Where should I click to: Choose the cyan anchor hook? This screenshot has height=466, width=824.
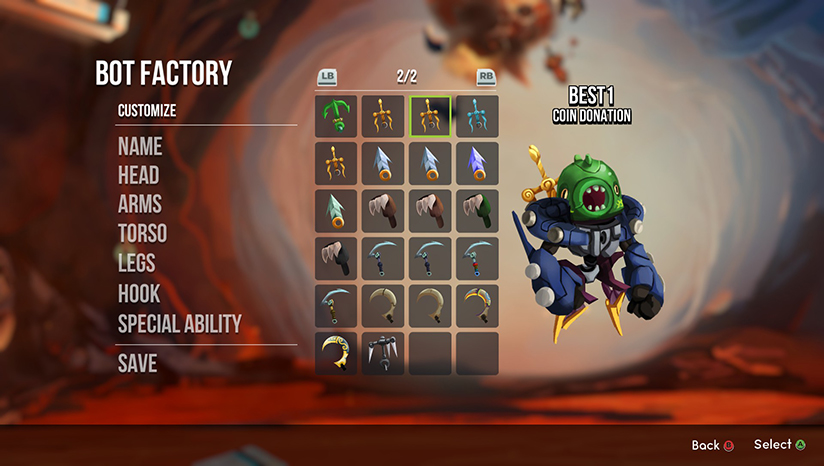pos(477,116)
